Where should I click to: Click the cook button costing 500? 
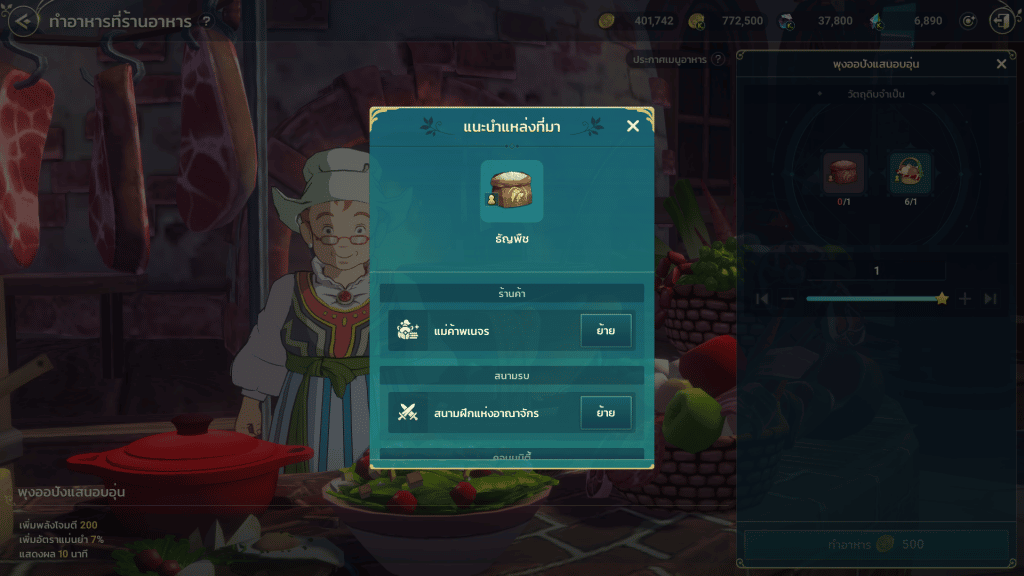(876, 545)
